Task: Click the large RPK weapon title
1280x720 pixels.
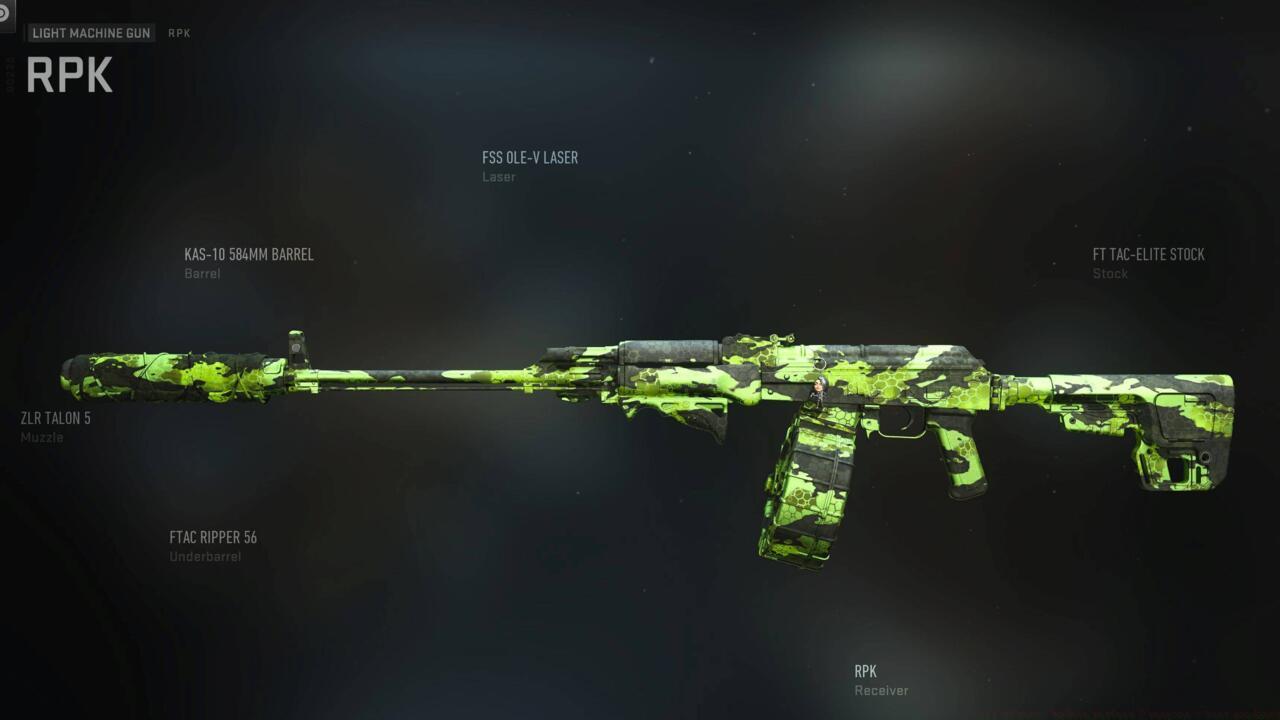Action: [x=69, y=73]
